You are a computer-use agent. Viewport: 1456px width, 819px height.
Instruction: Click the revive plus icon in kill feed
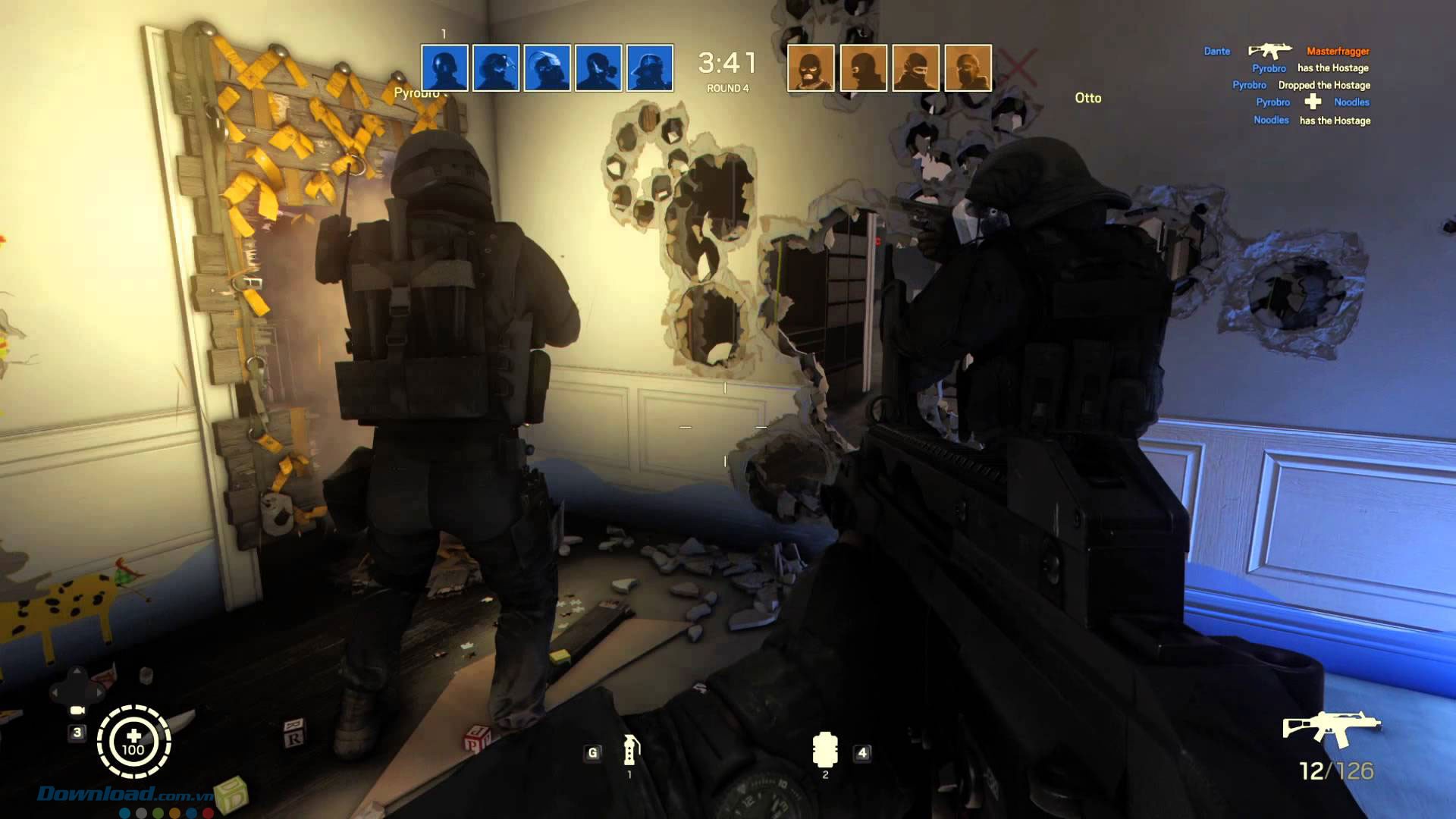[x=1313, y=102]
